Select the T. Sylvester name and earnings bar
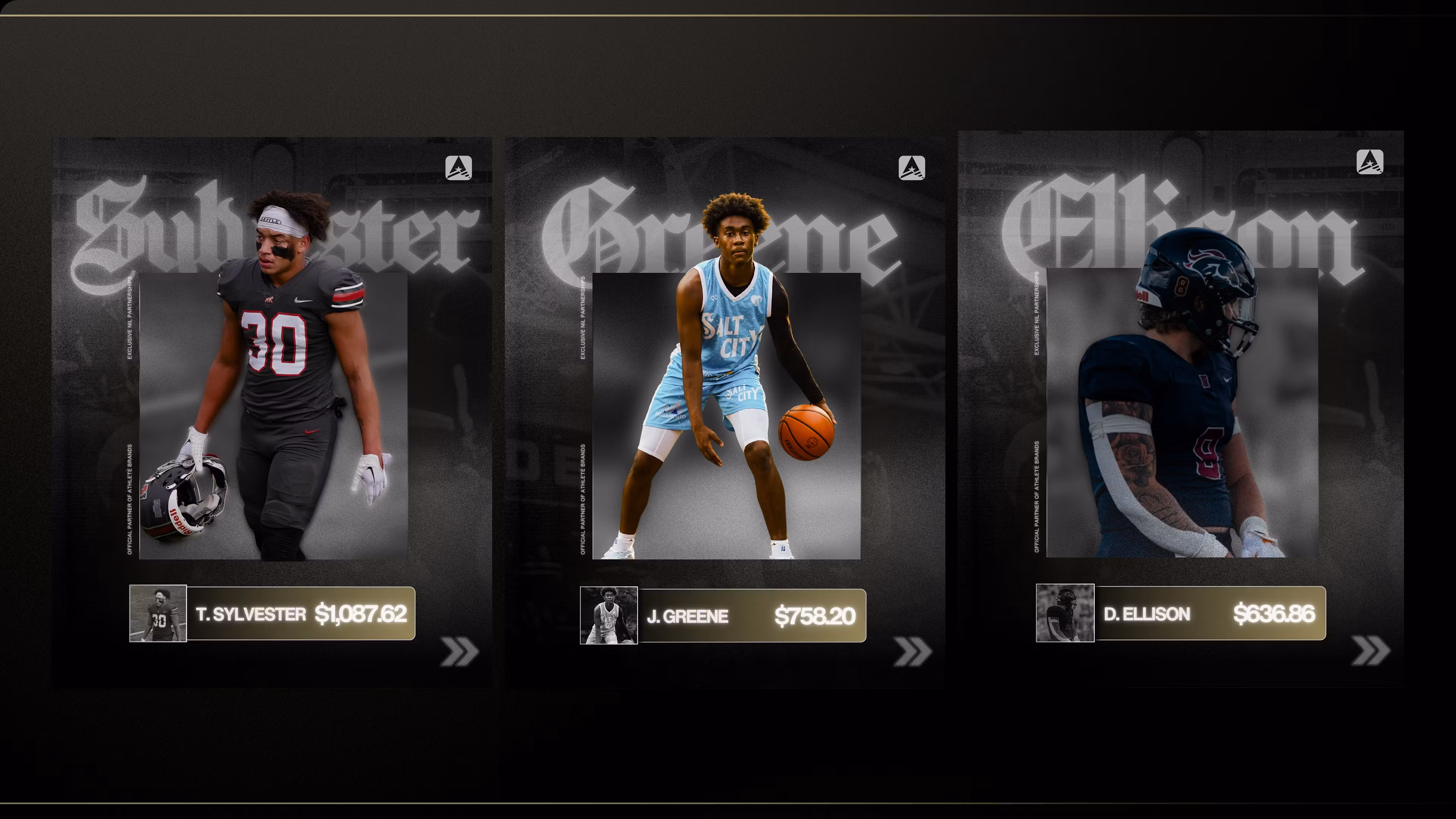This screenshot has width=1456, height=819. (x=301, y=614)
